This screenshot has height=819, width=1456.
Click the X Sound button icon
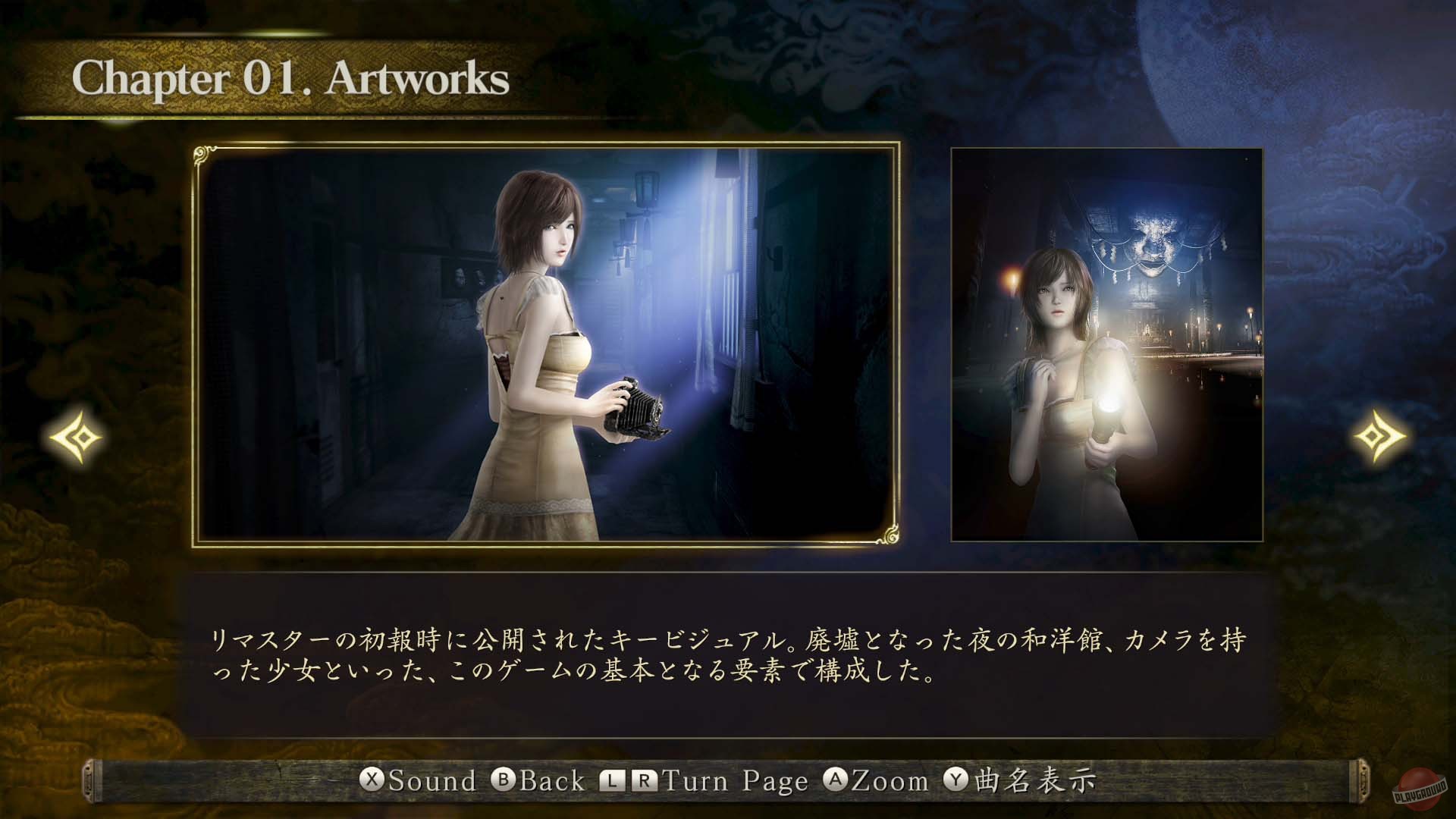pos(372,780)
